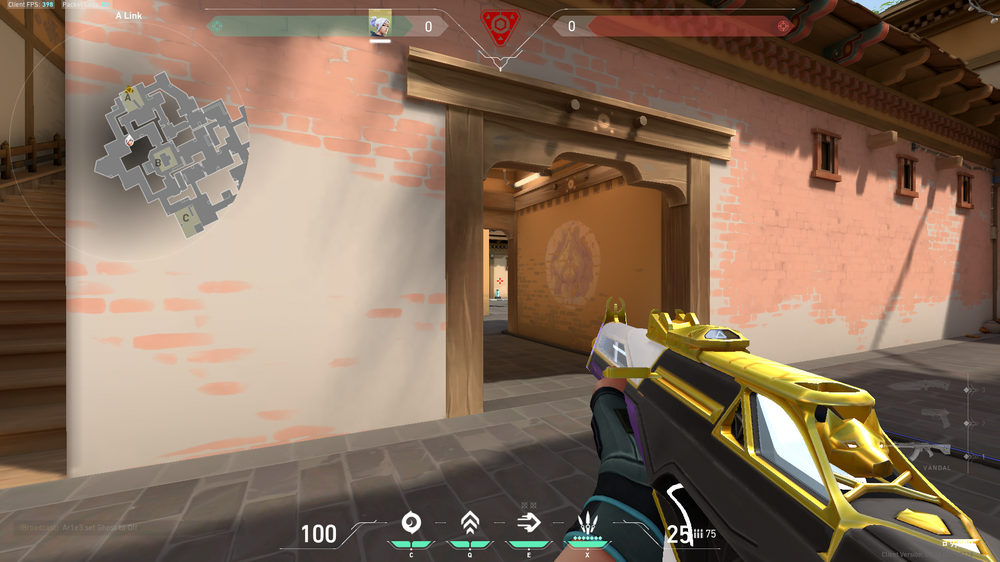
Task: Activate the Cloudburst swirl ability icon
Action: [410, 522]
